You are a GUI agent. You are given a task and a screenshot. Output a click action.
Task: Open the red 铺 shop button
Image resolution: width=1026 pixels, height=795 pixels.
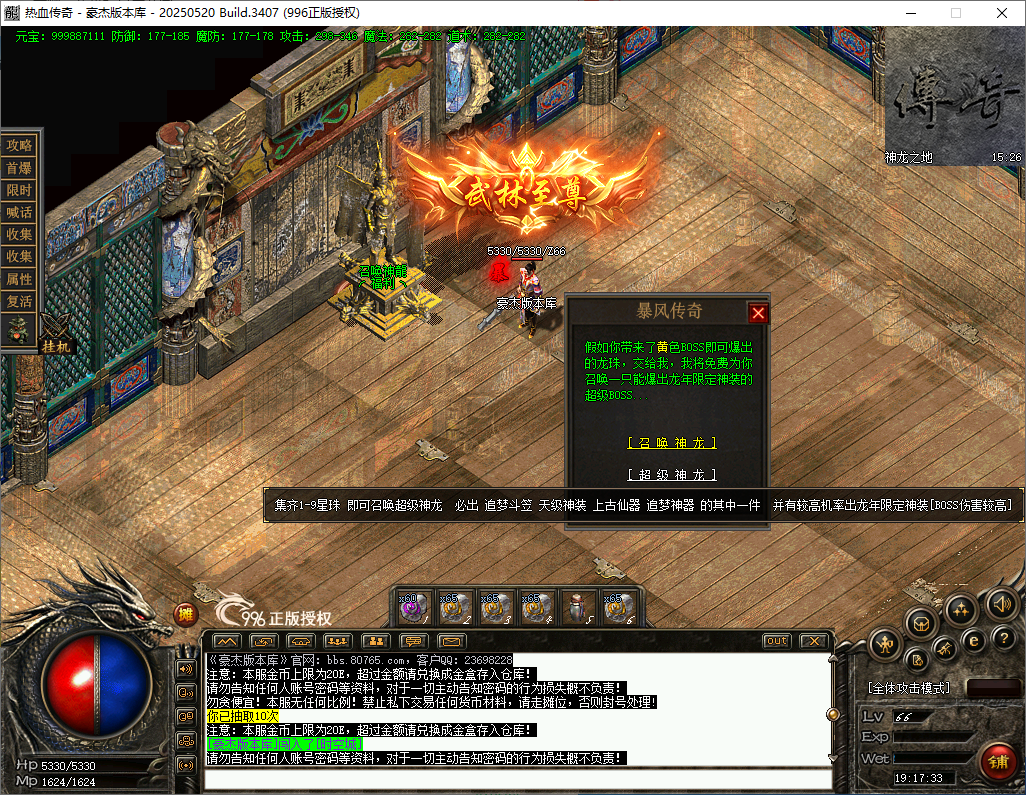(997, 760)
